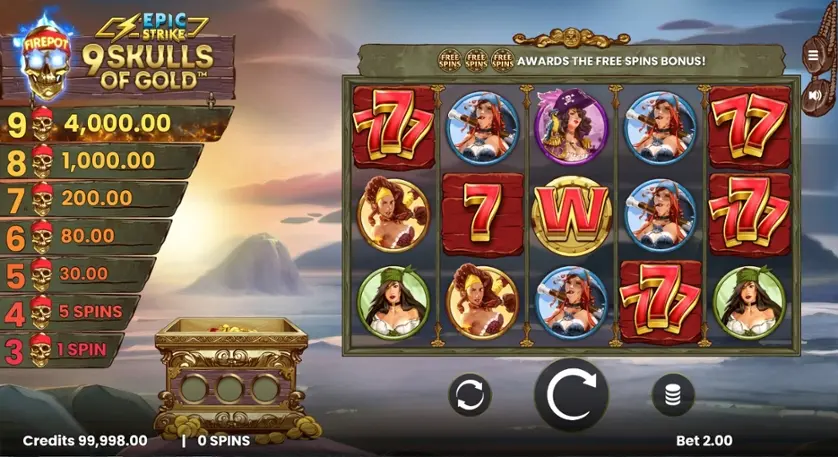The image size is (838, 457).
Task: Toggle the sound speaker button
Action: click(814, 95)
